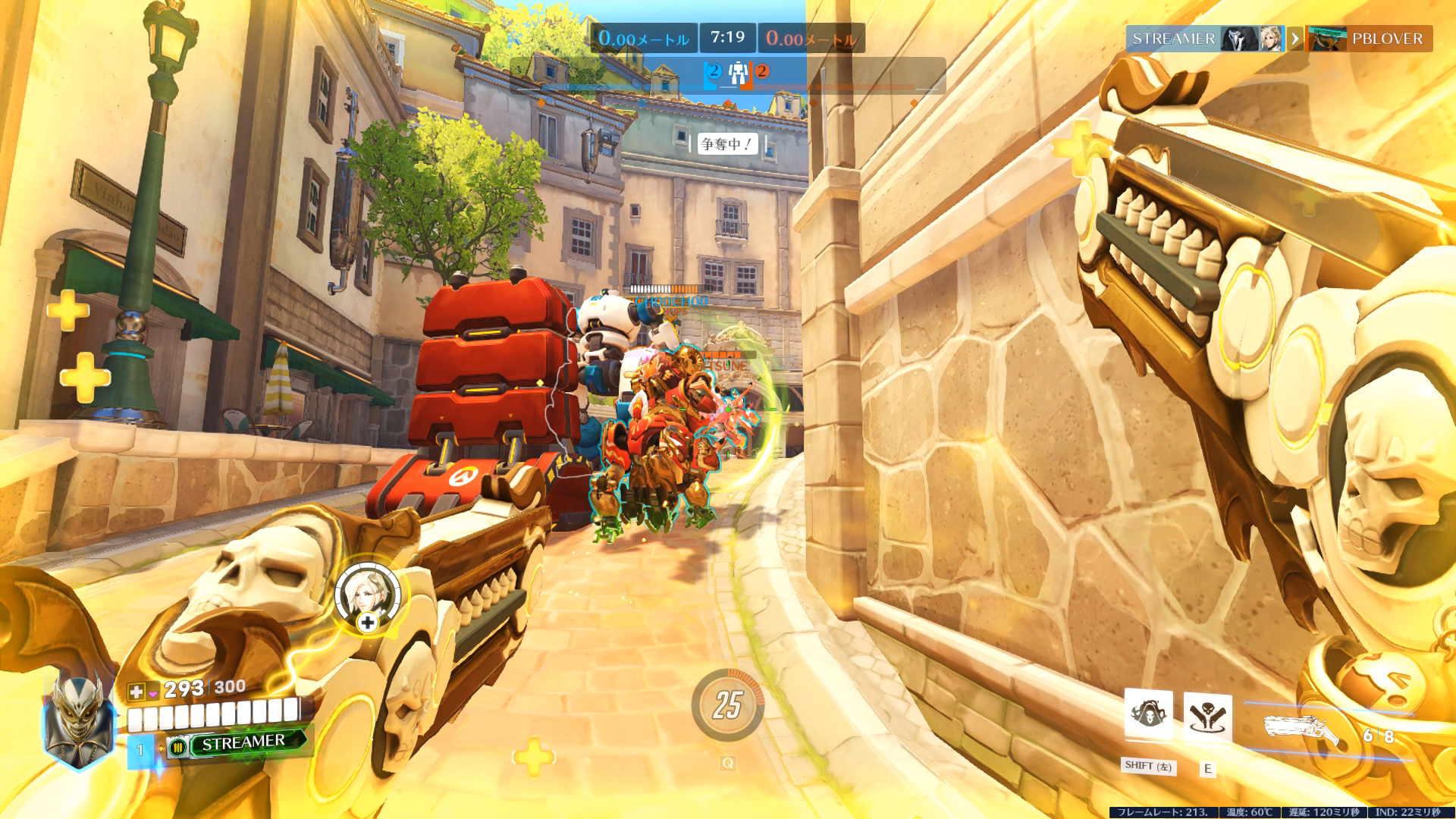Select the Reaper hero portrait

click(80, 720)
